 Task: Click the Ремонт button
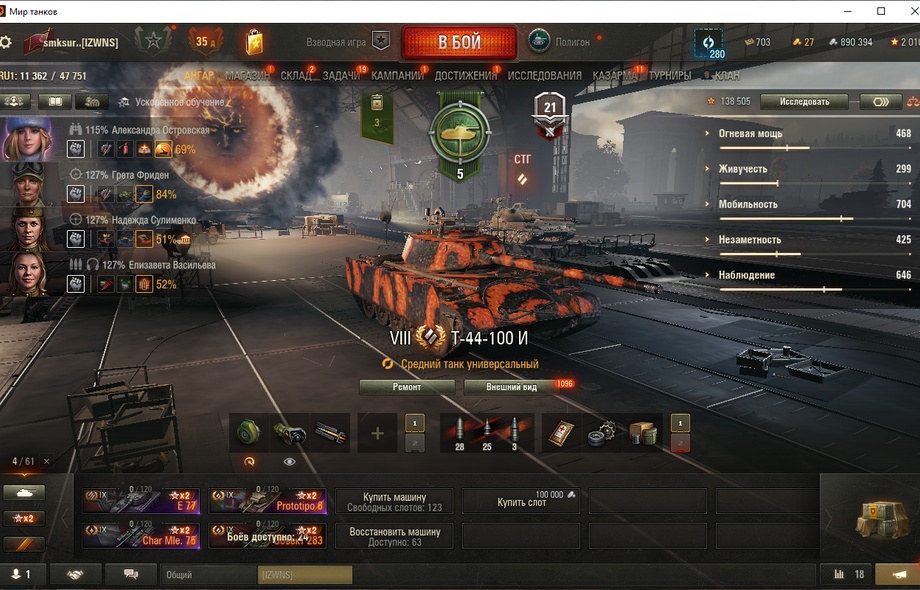[407, 387]
